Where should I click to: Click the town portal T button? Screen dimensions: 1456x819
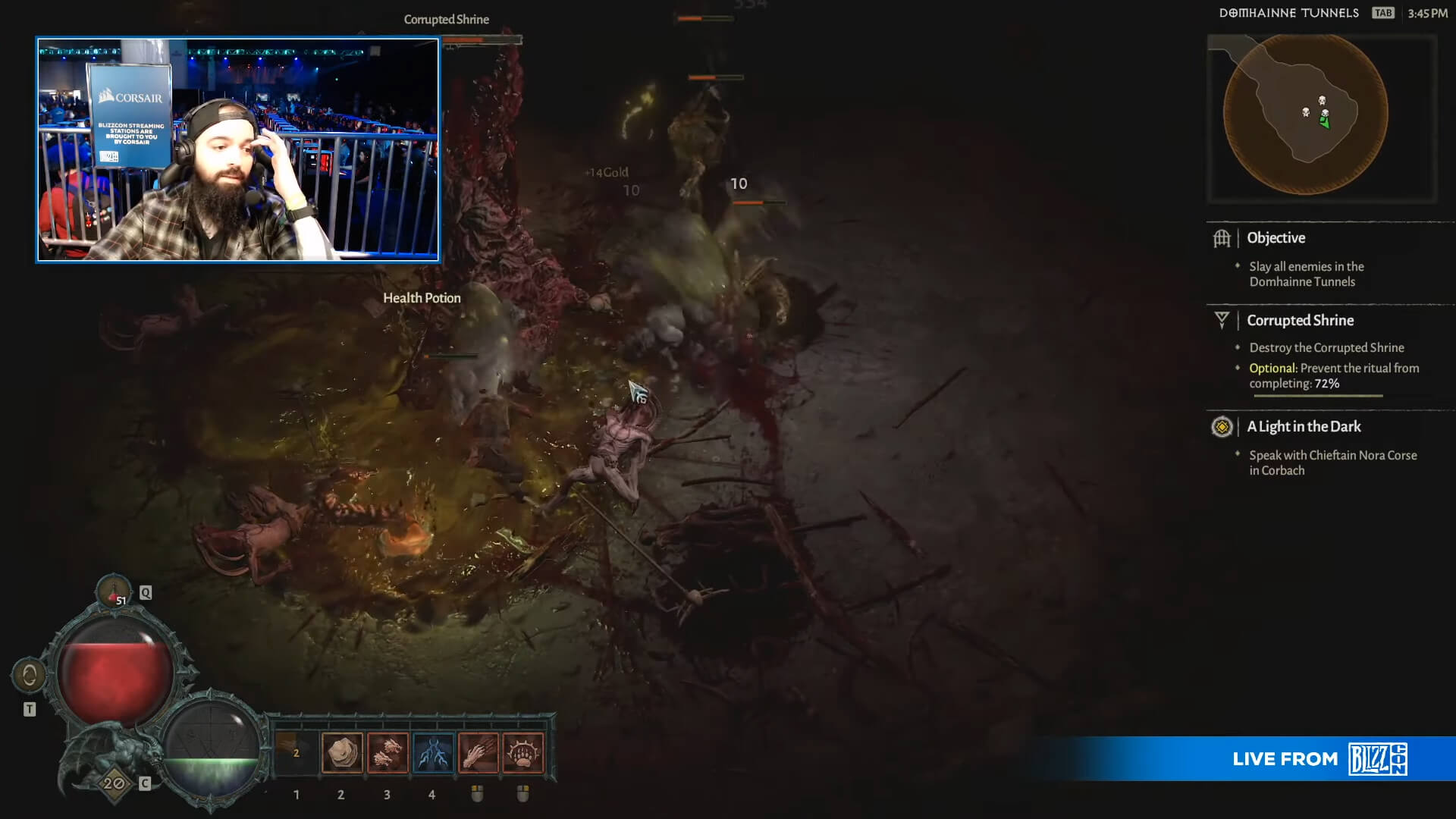(30, 708)
